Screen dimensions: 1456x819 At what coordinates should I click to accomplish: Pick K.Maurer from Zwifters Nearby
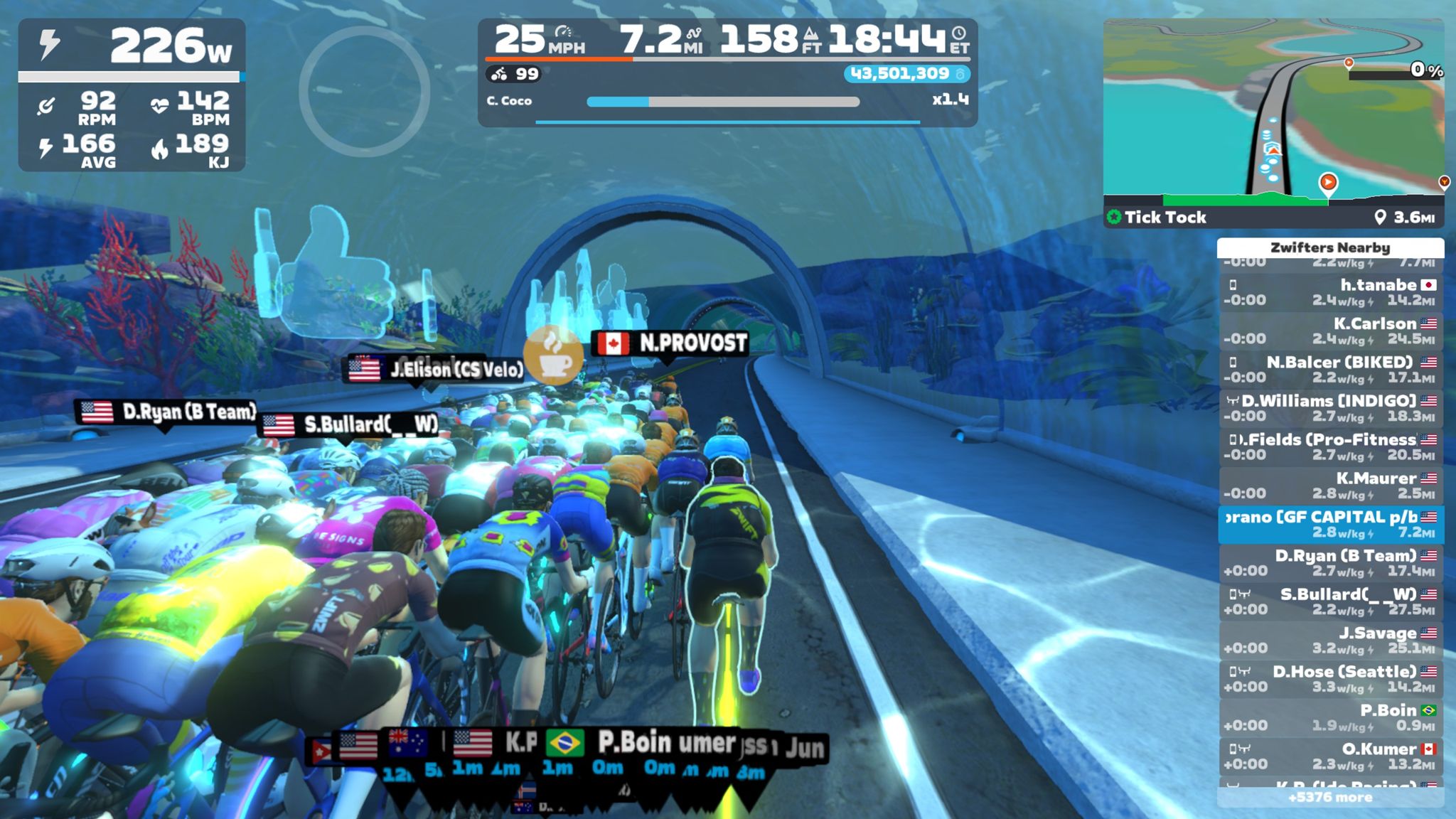[1330, 486]
